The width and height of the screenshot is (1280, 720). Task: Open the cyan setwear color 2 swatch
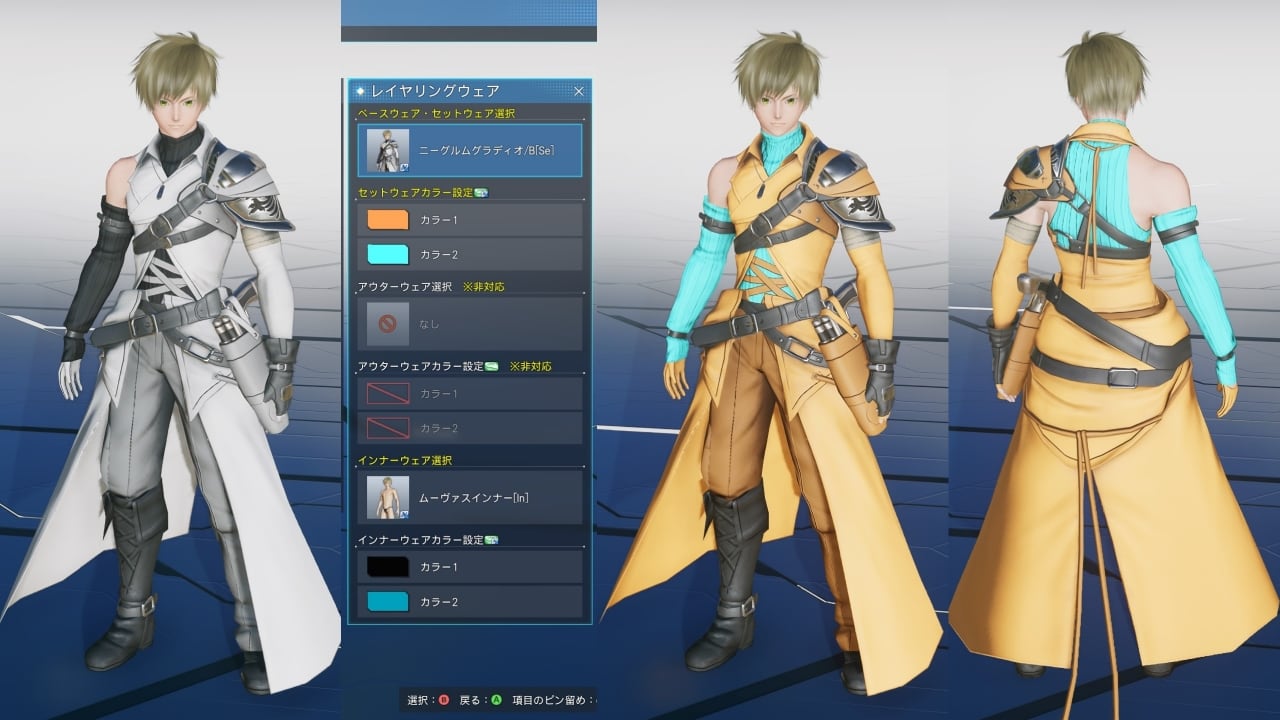[388, 254]
